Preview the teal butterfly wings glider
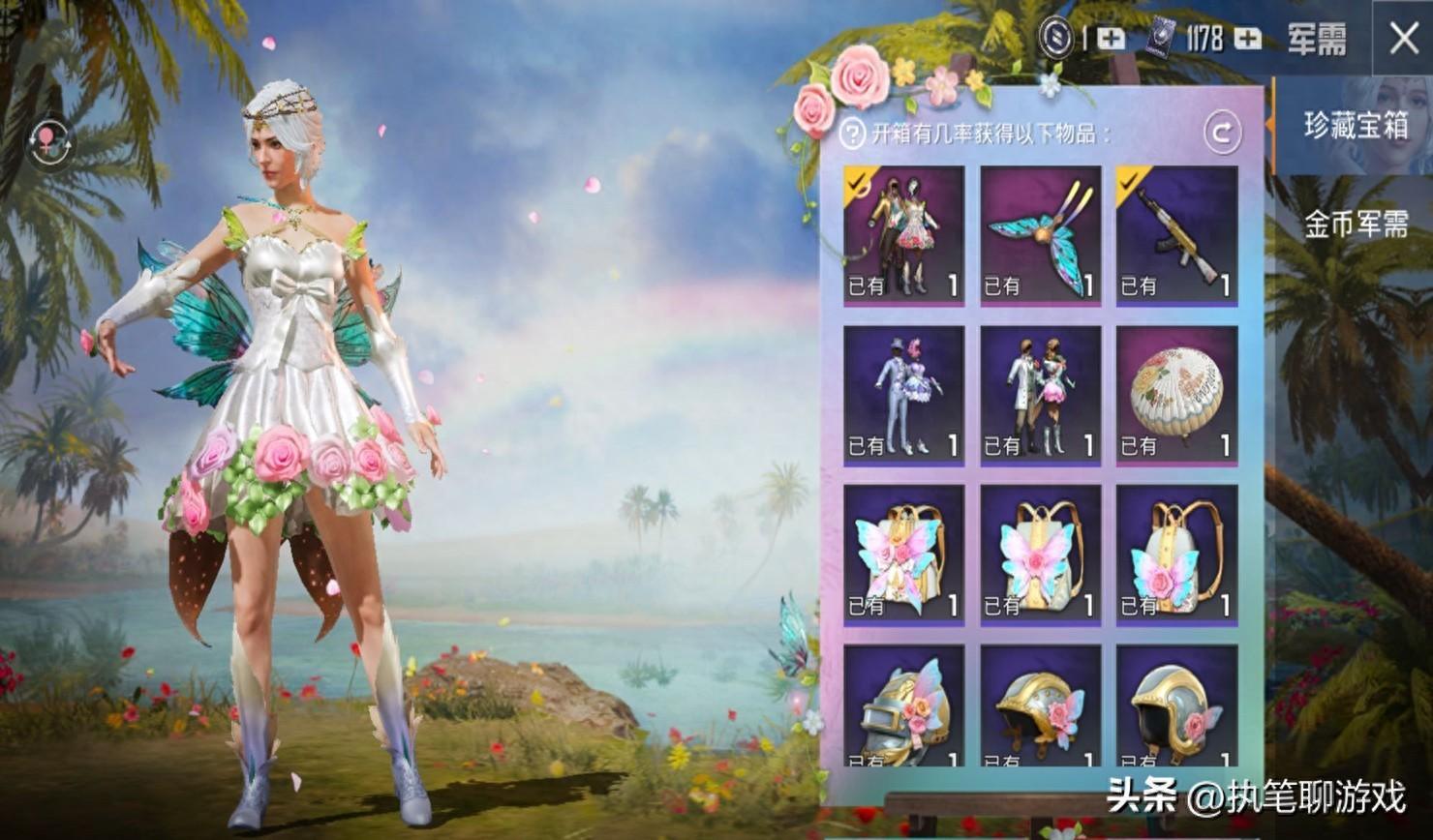This screenshot has width=1433, height=840. (x=1041, y=235)
